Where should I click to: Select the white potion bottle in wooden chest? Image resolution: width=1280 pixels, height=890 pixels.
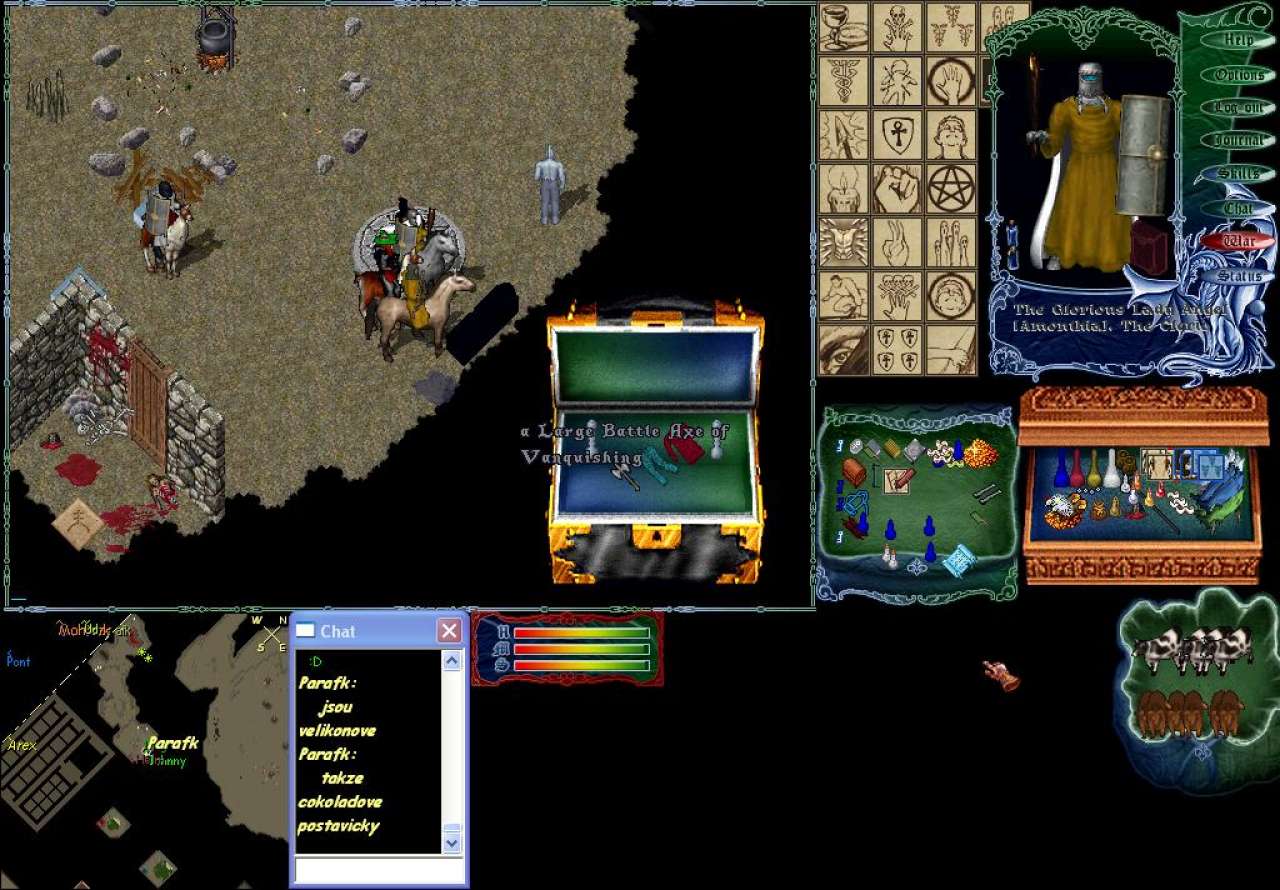pos(1111,469)
